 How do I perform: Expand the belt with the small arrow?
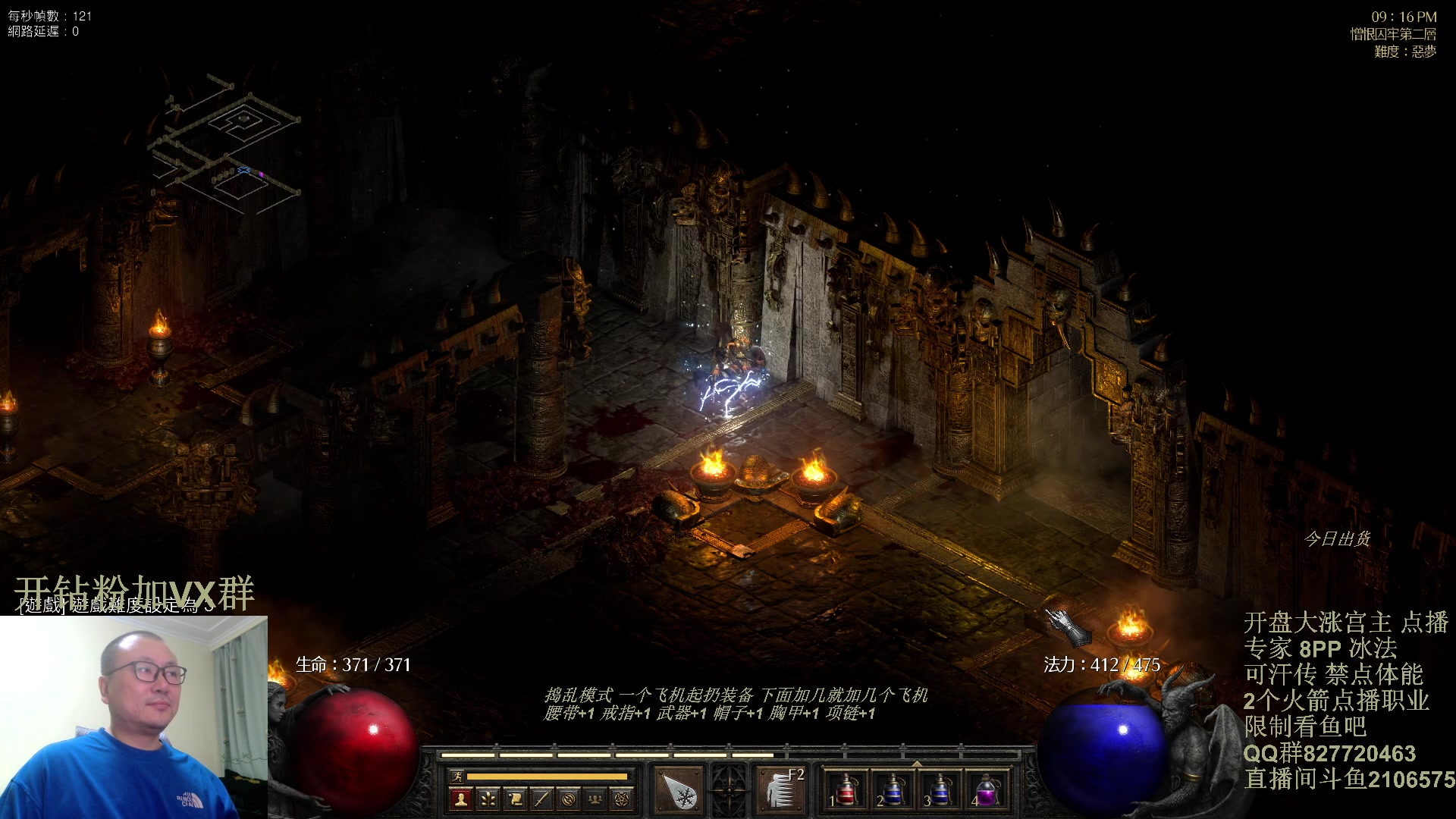coord(916,764)
